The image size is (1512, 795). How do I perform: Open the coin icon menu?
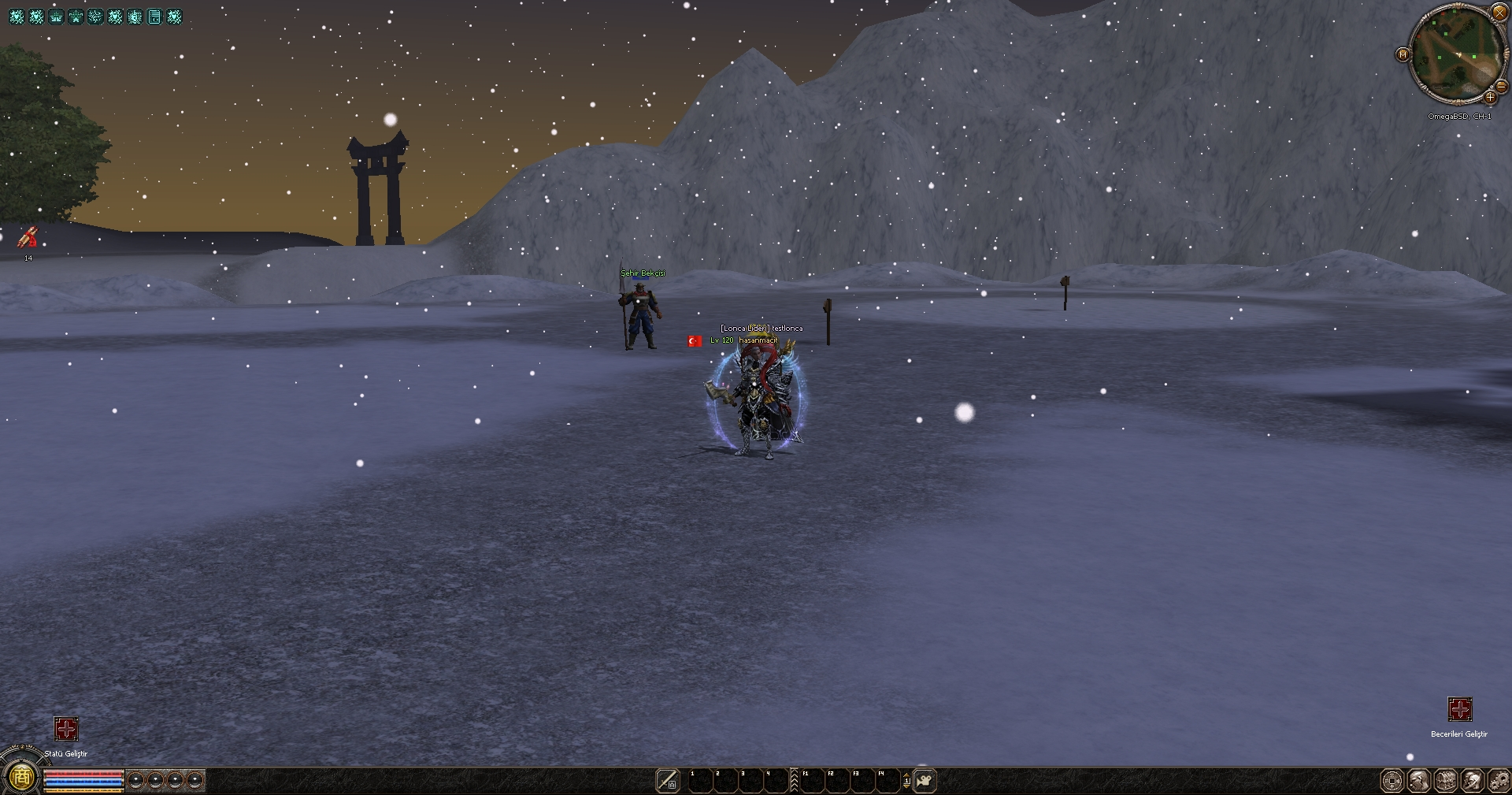coord(1392,781)
